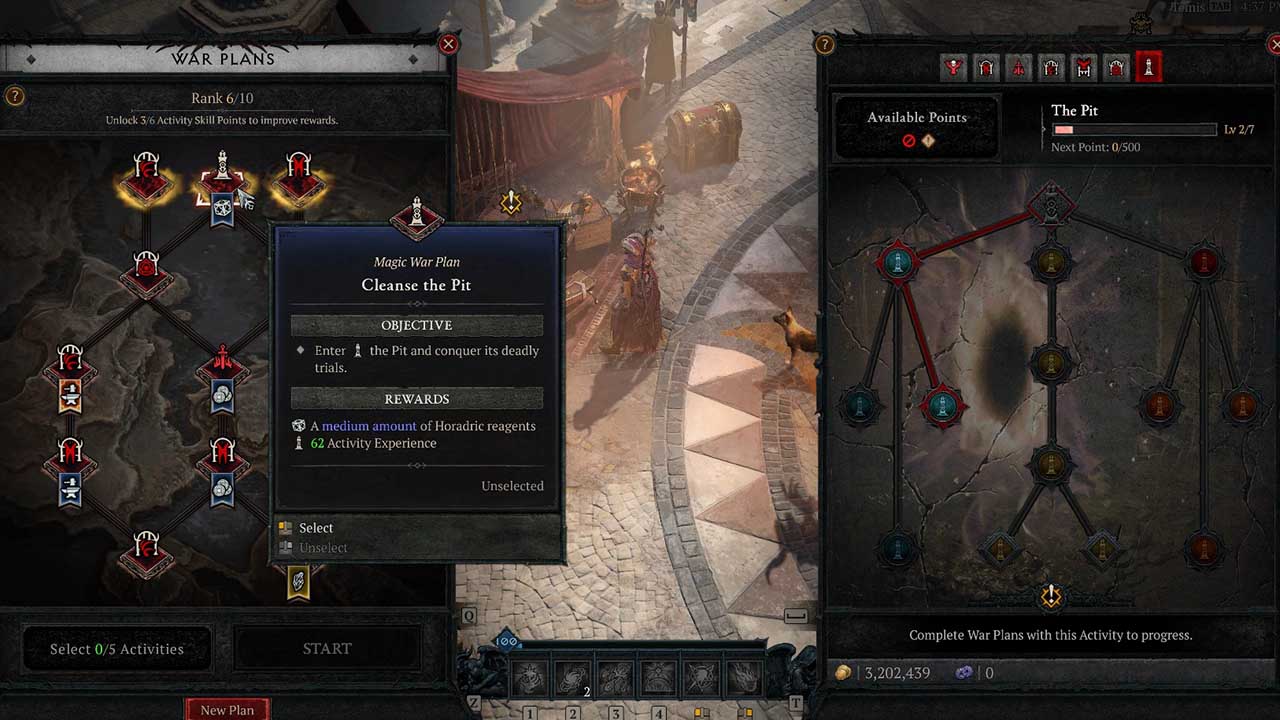Open the War Plans help tooltip

pyautogui.click(x=14, y=97)
